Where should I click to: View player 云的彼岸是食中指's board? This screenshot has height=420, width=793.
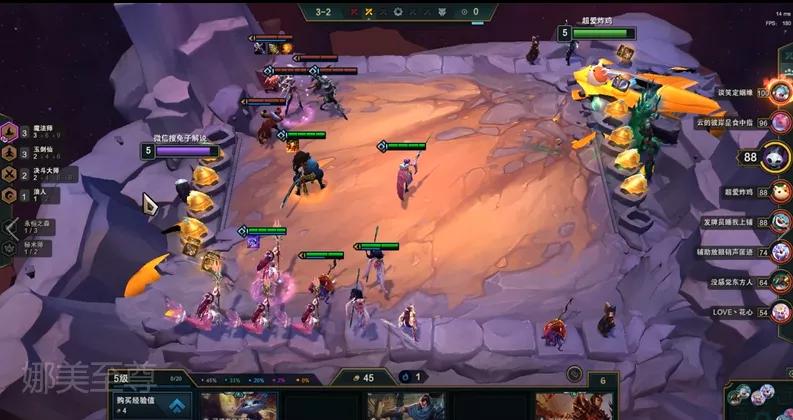tap(780, 122)
